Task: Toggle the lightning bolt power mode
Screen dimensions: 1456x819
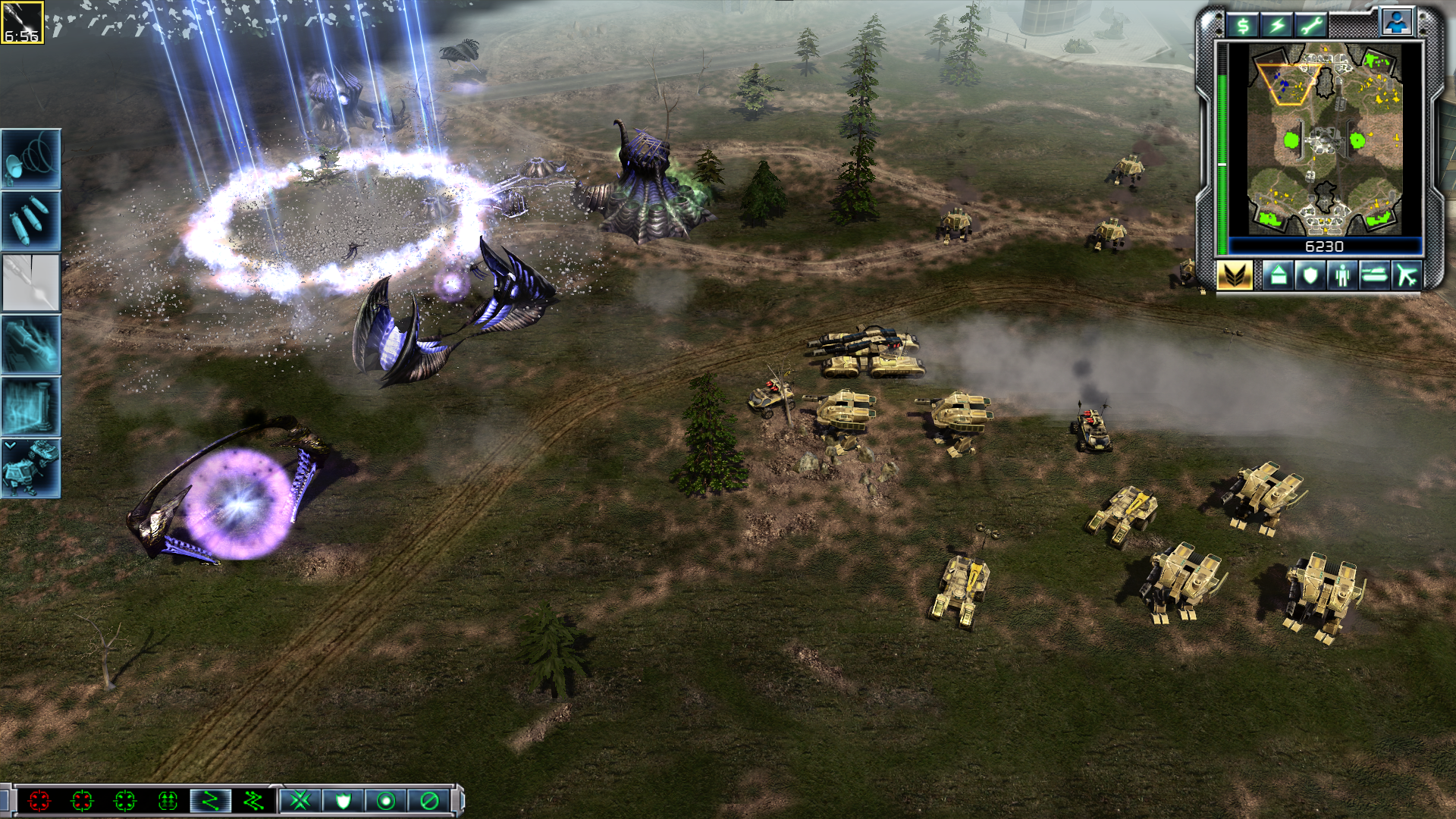Action: tap(1277, 26)
